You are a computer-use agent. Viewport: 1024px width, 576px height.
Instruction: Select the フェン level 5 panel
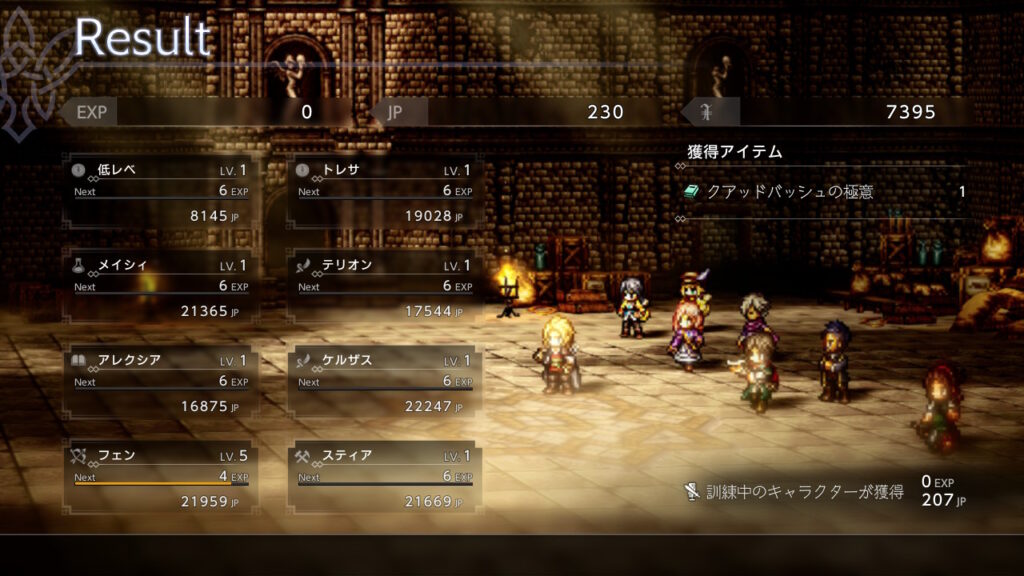161,478
